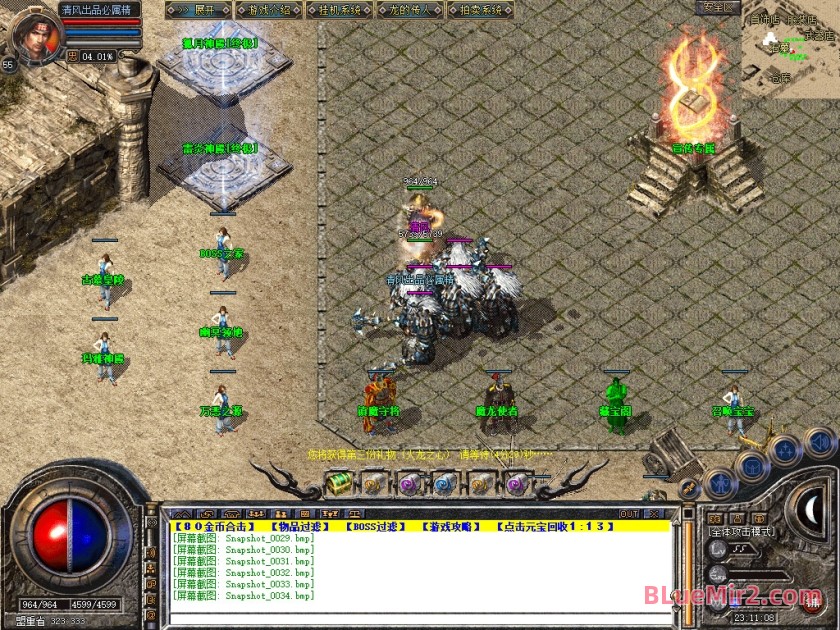
Task: Open the 拍卖系统 auction system menu
Action: point(477,10)
